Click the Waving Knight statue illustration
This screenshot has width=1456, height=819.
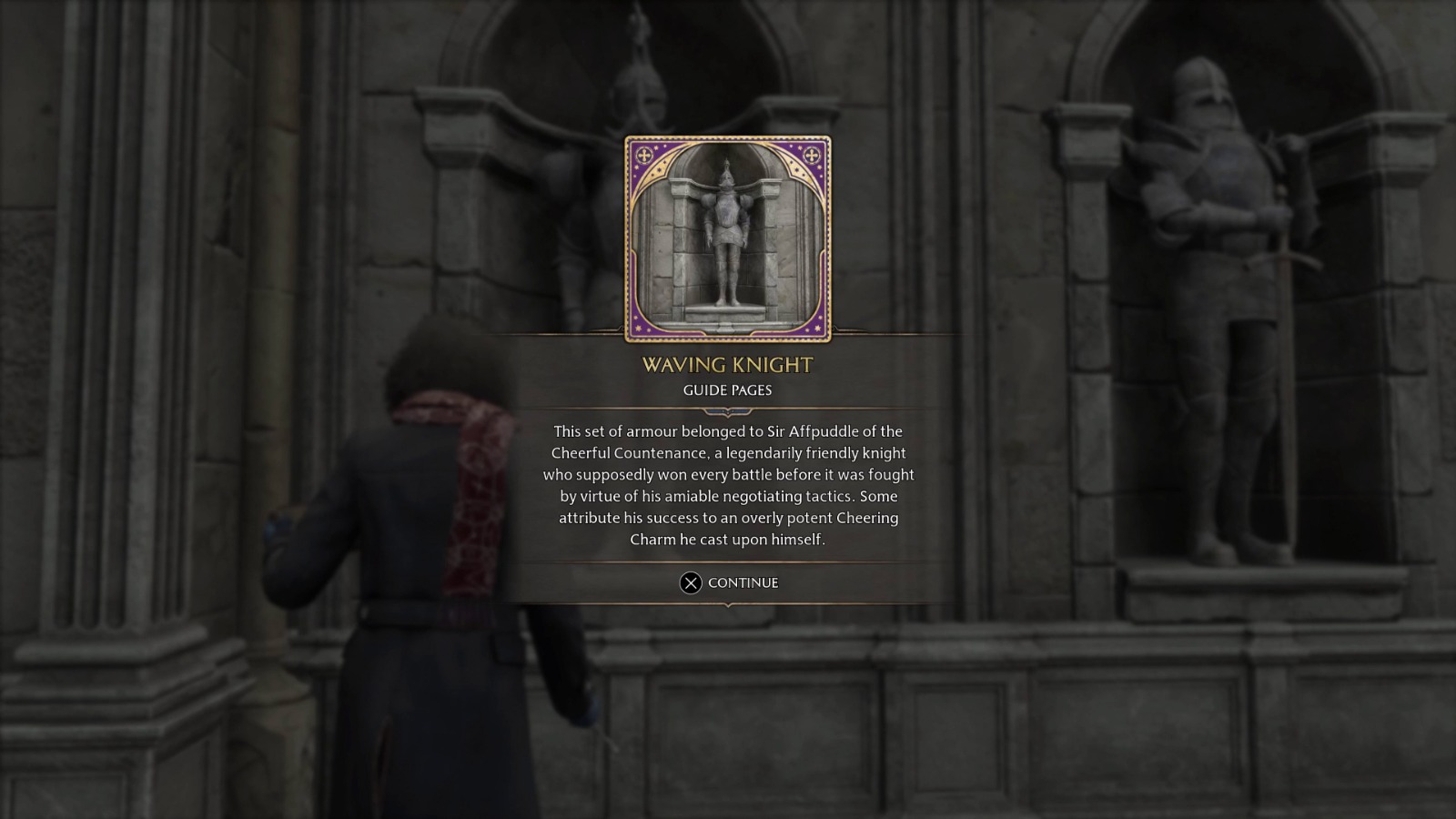point(727,237)
